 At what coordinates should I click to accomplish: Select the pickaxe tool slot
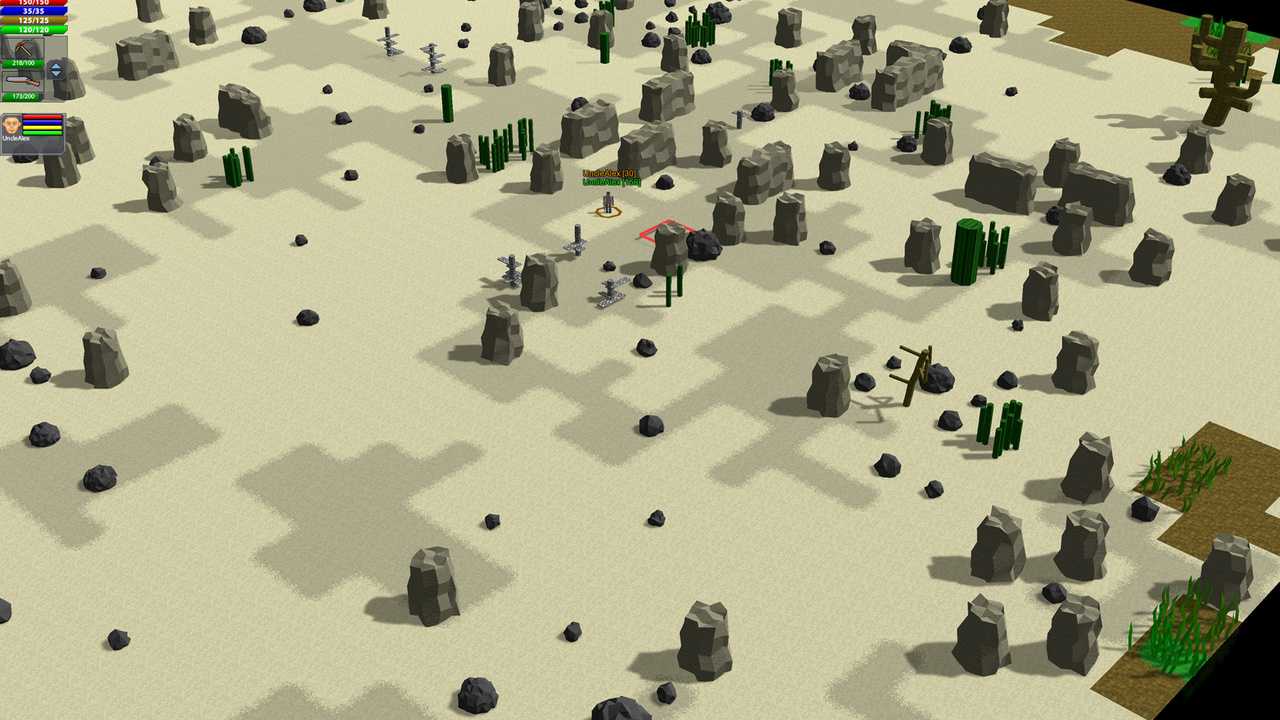pos(21,49)
